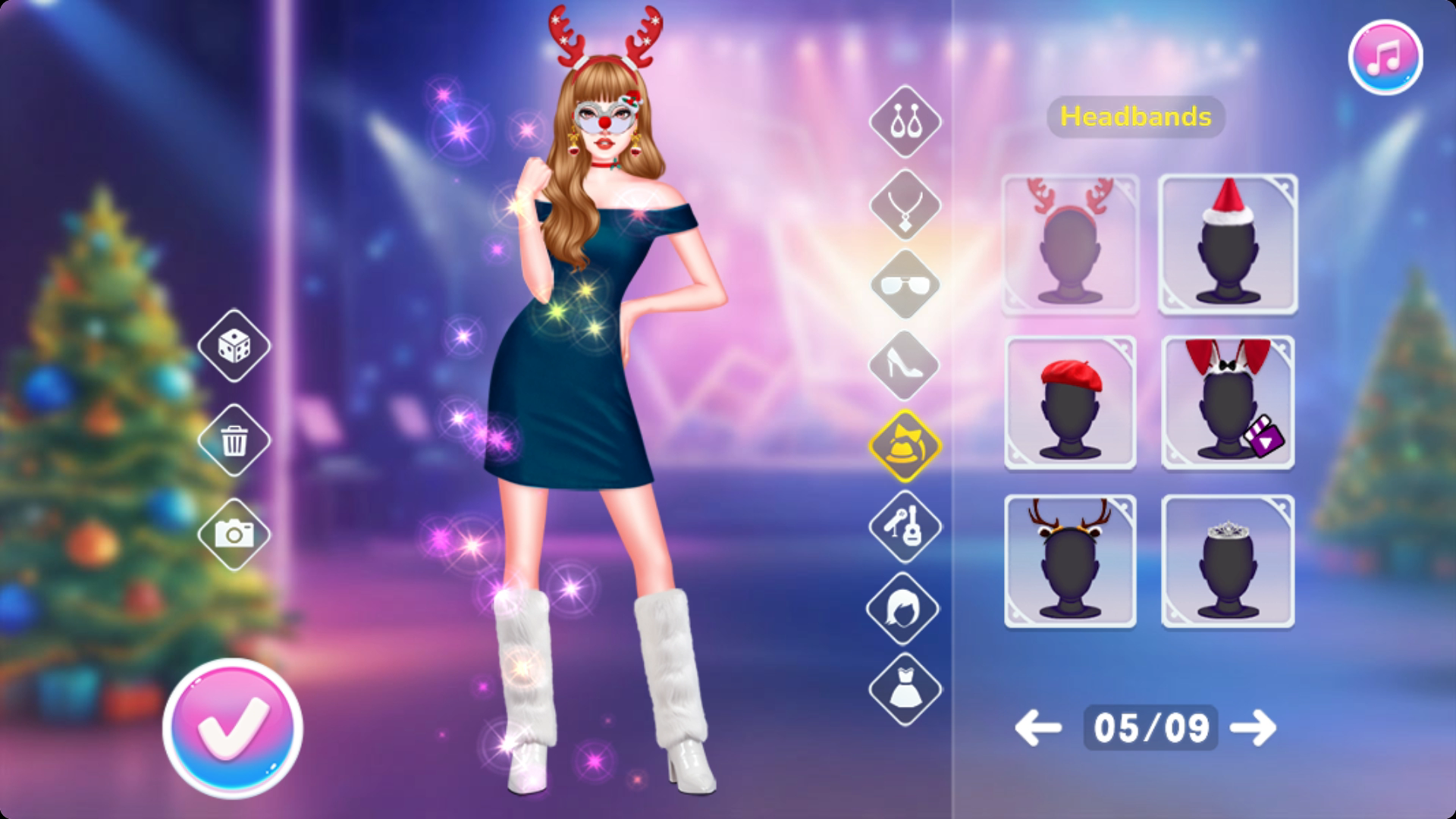Open the hairstyle category
The height and width of the screenshot is (819, 1456).
click(x=905, y=608)
